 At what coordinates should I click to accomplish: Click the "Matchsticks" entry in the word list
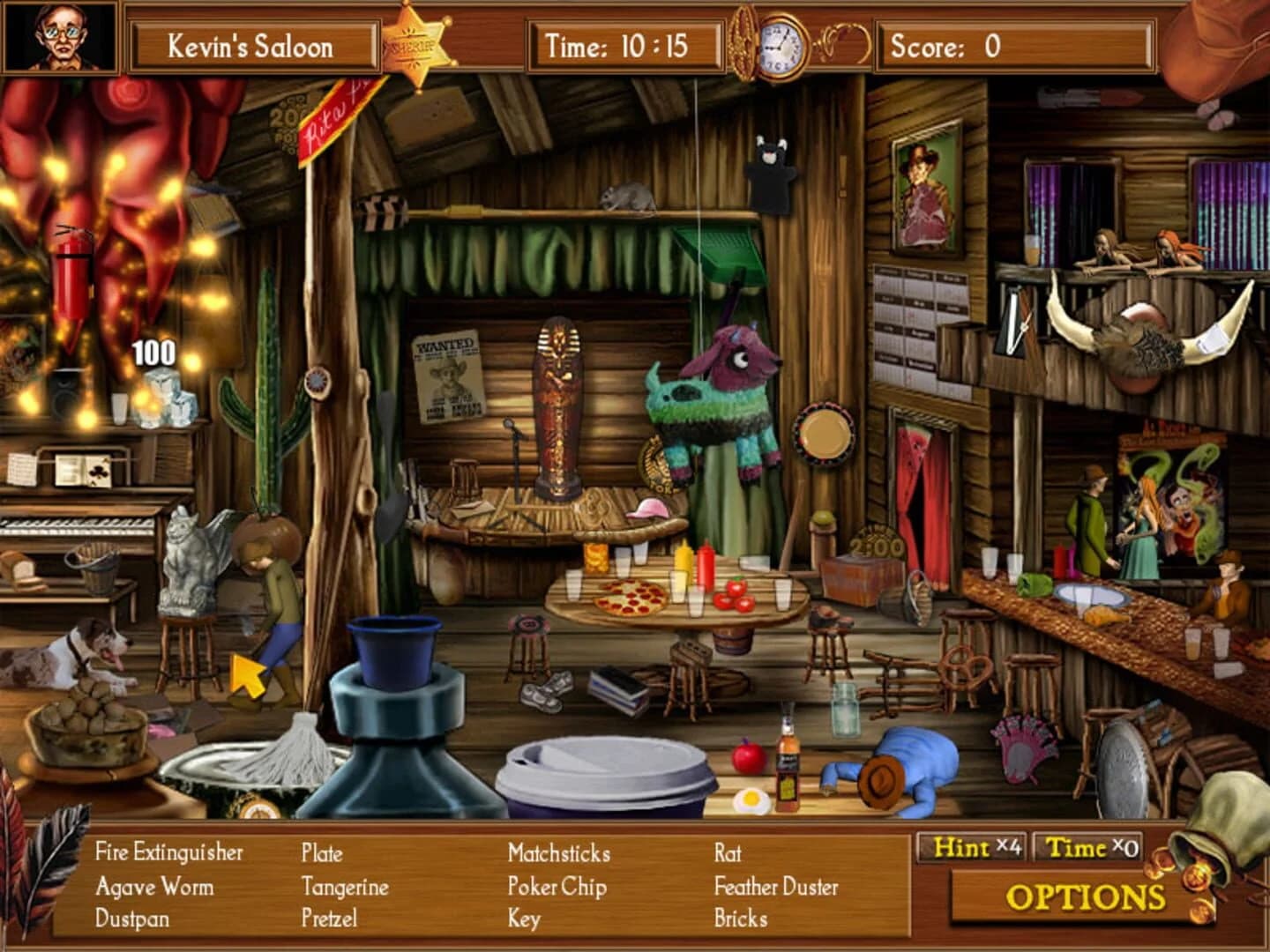(x=558, y=853)
